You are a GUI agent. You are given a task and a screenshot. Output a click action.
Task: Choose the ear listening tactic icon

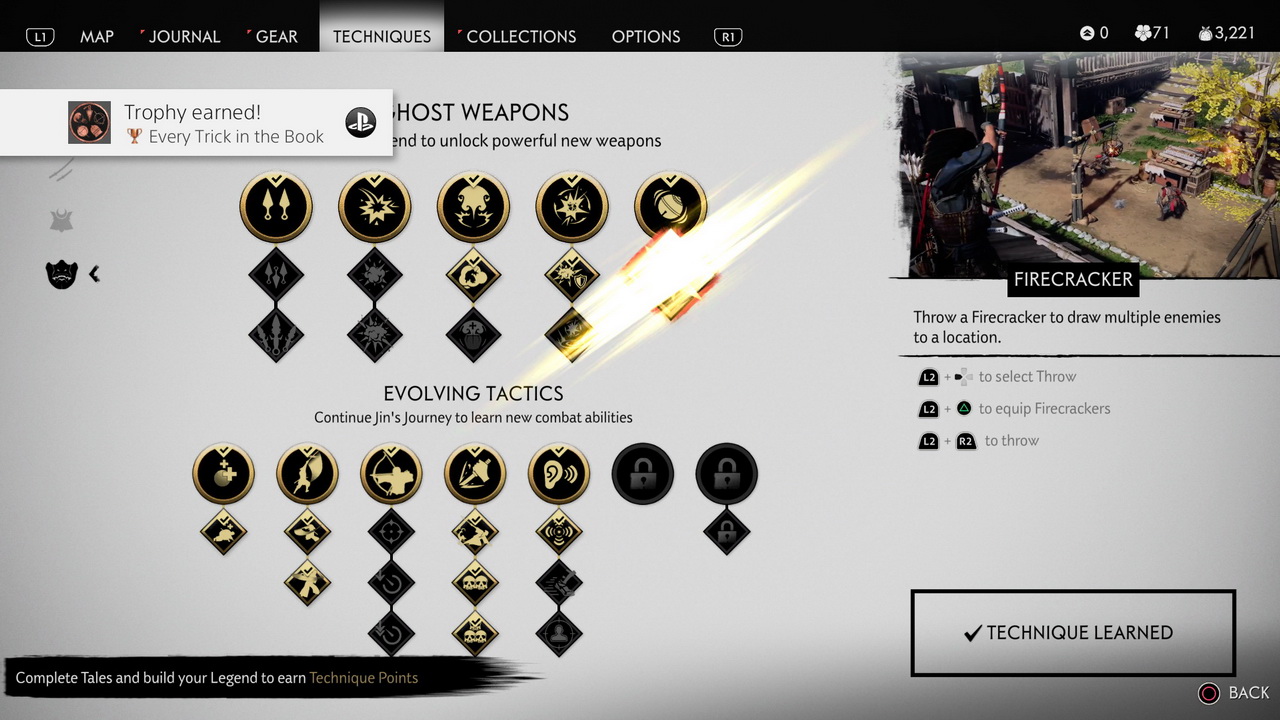click(559, 474)
